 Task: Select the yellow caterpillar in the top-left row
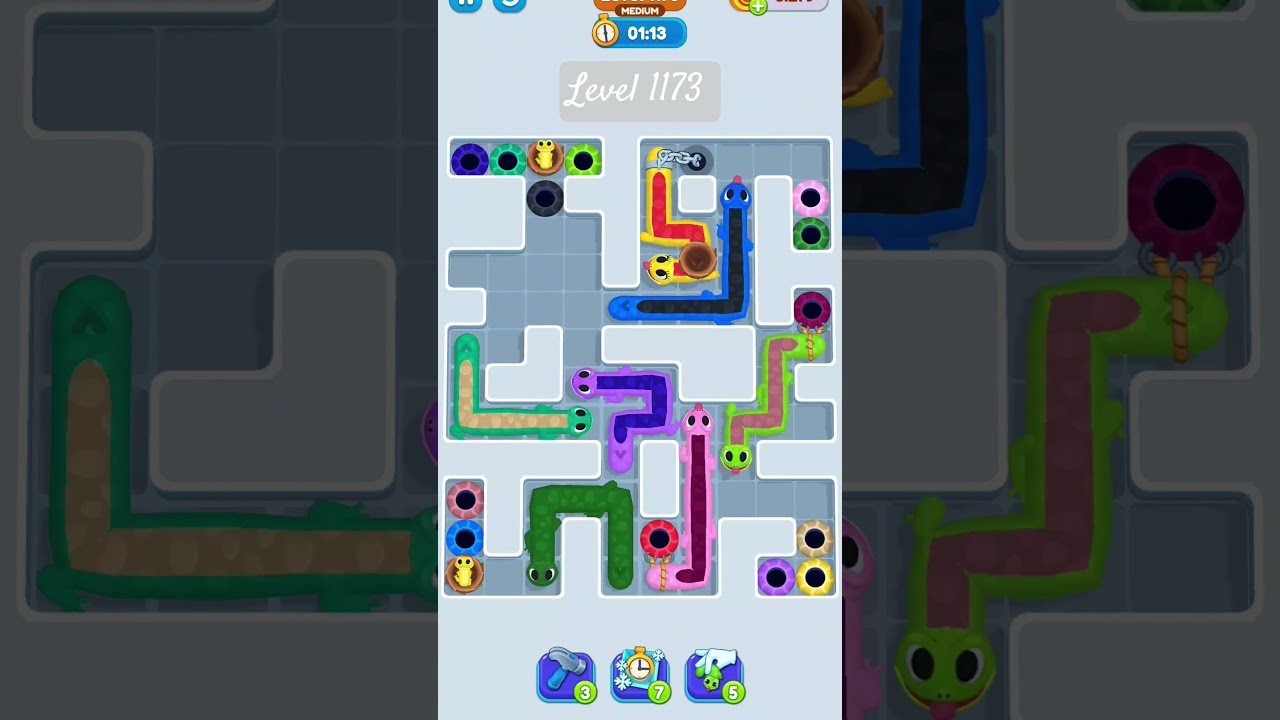tap(545, 156)
